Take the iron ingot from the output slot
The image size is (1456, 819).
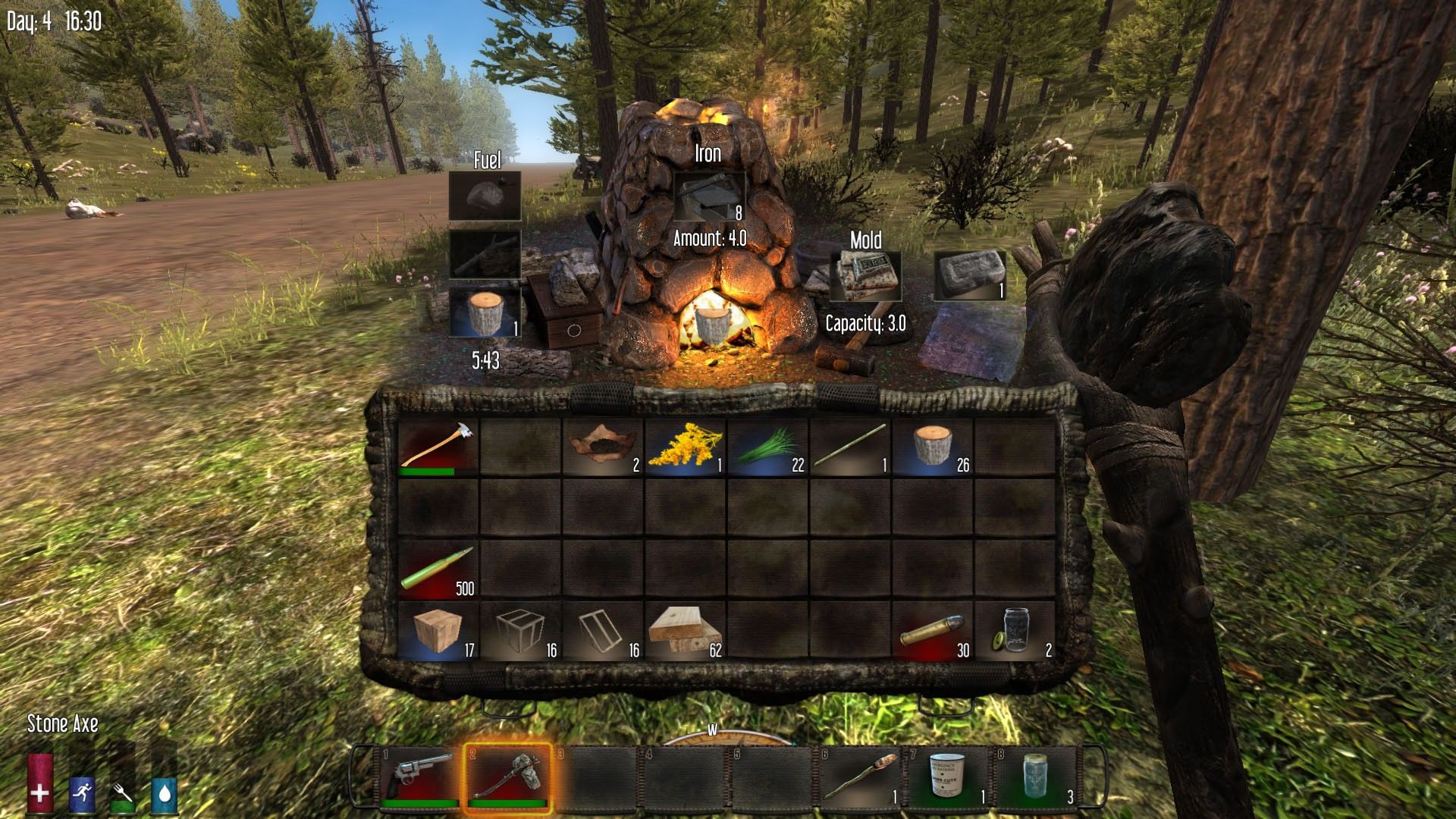pyautogui.click(x=969, y=276)
